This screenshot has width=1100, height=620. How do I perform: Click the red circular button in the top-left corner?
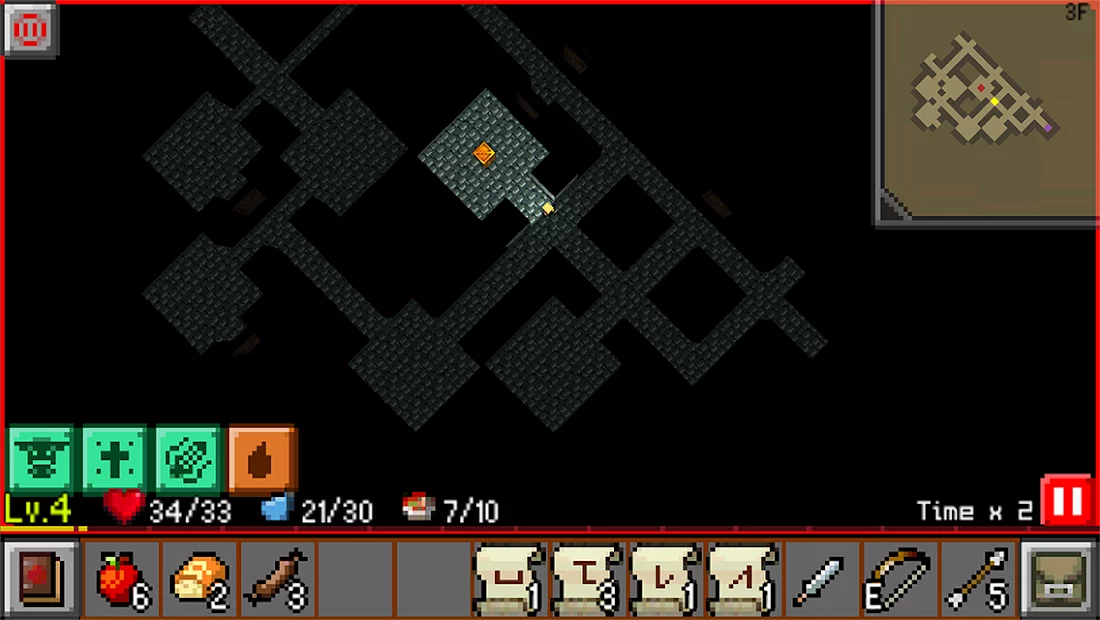click(31, 31)
